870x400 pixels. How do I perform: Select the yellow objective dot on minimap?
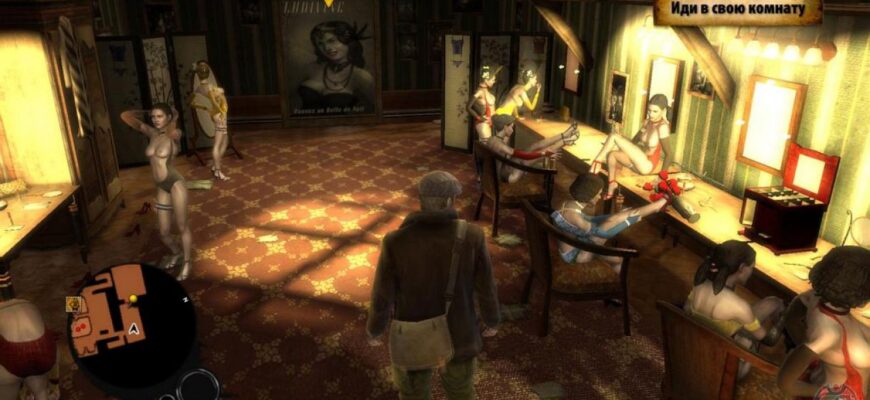pyautogui.click(x=132, y=298)
